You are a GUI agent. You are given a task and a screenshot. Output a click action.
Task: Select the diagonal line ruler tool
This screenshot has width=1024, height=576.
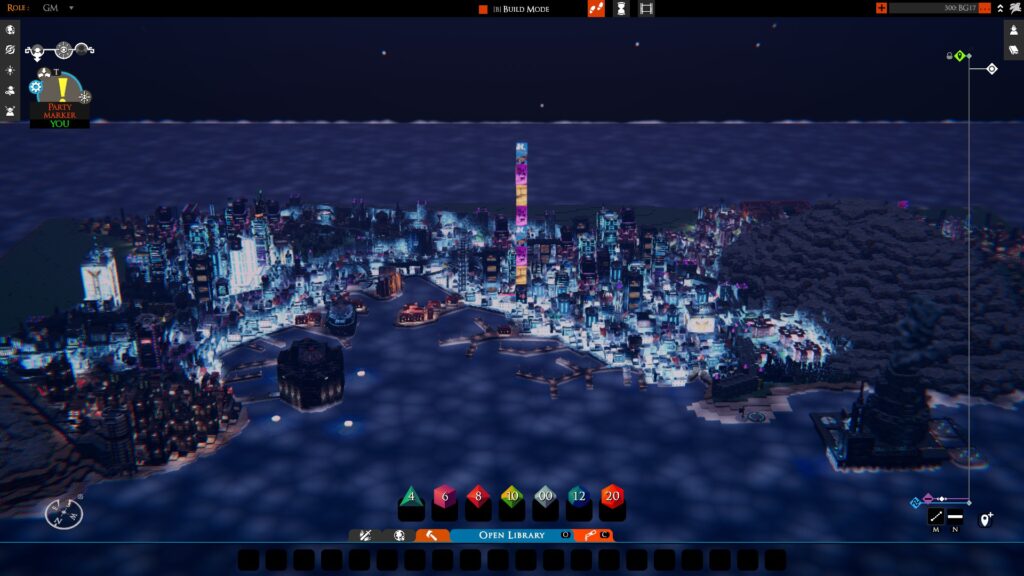coord(936,517)
